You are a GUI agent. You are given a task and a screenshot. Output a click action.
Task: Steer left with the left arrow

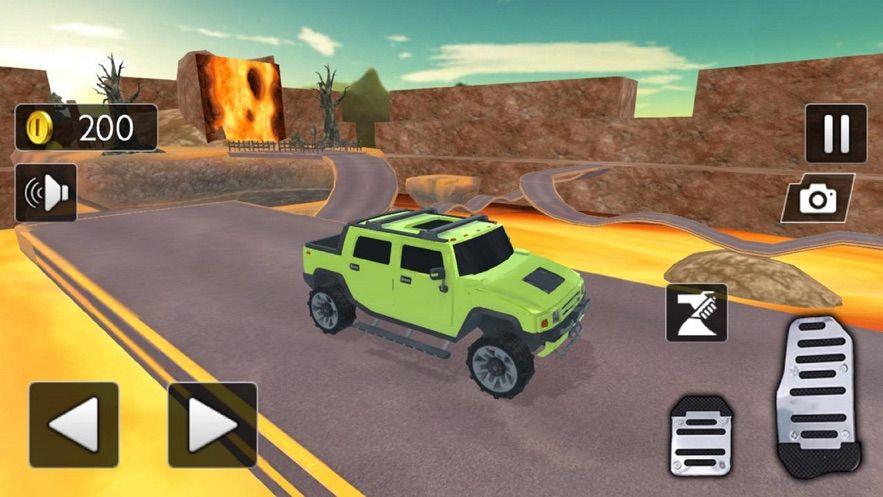tap(73, 425)
